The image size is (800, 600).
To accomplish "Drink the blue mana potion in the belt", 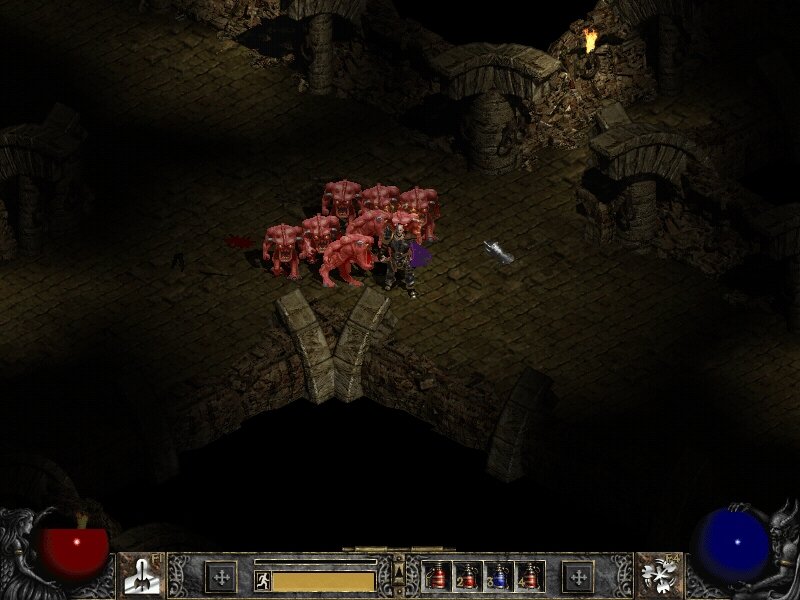I will coord(499,576).
